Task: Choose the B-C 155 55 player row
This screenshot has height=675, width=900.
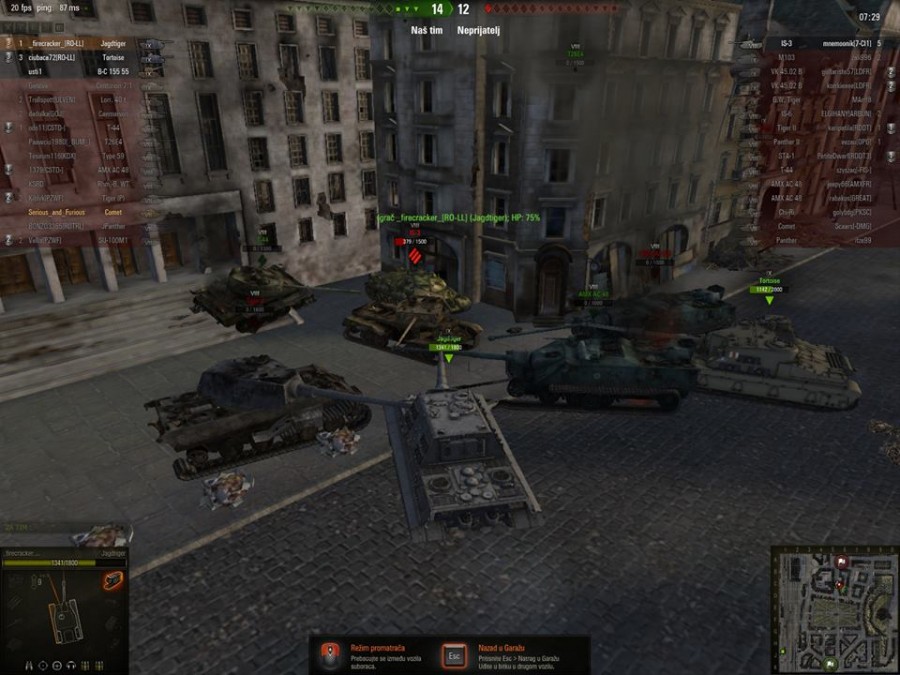Action: click(x=80, y=72)
